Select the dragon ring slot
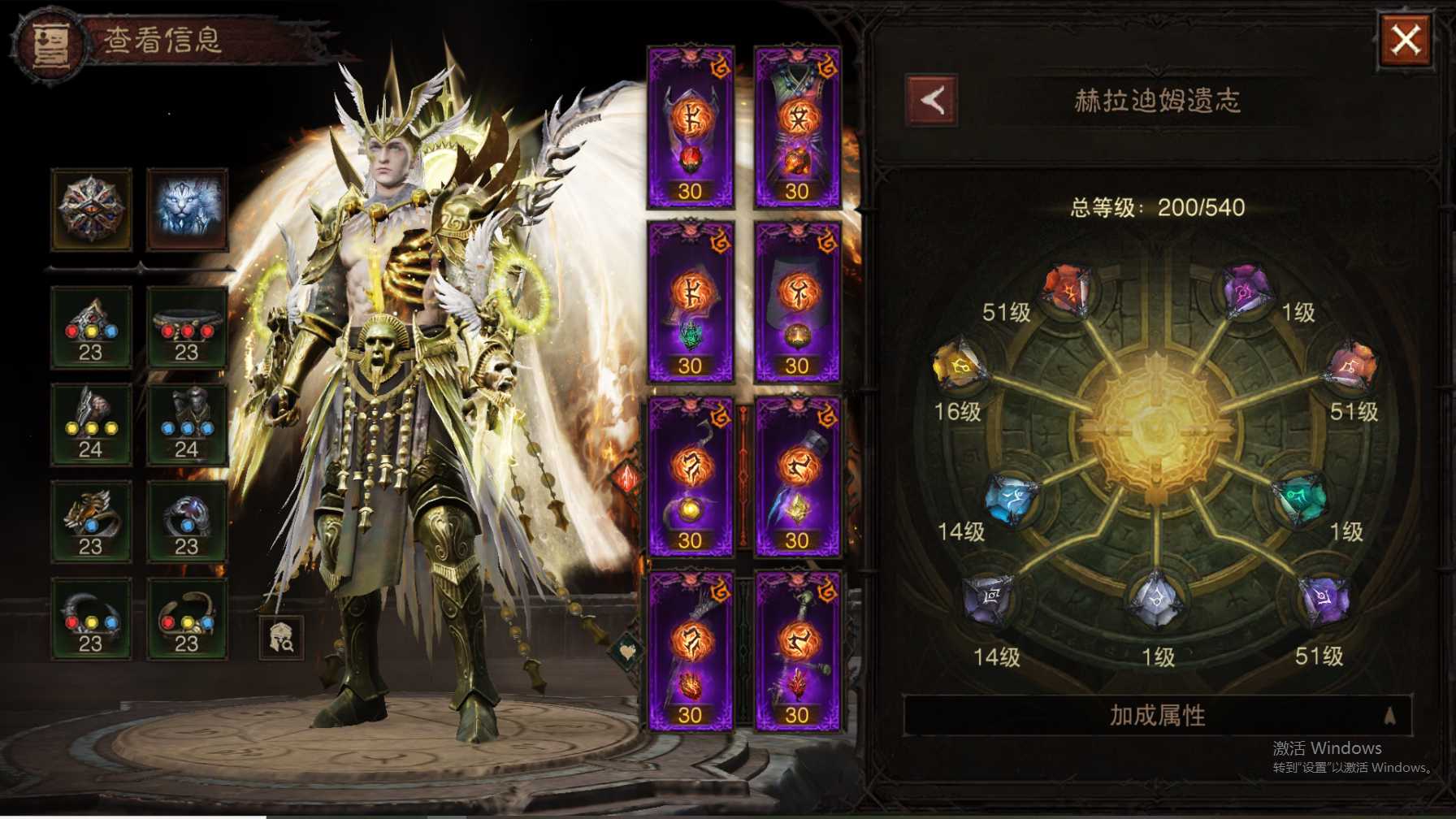The image size is (1456, 819). point(91,521)
